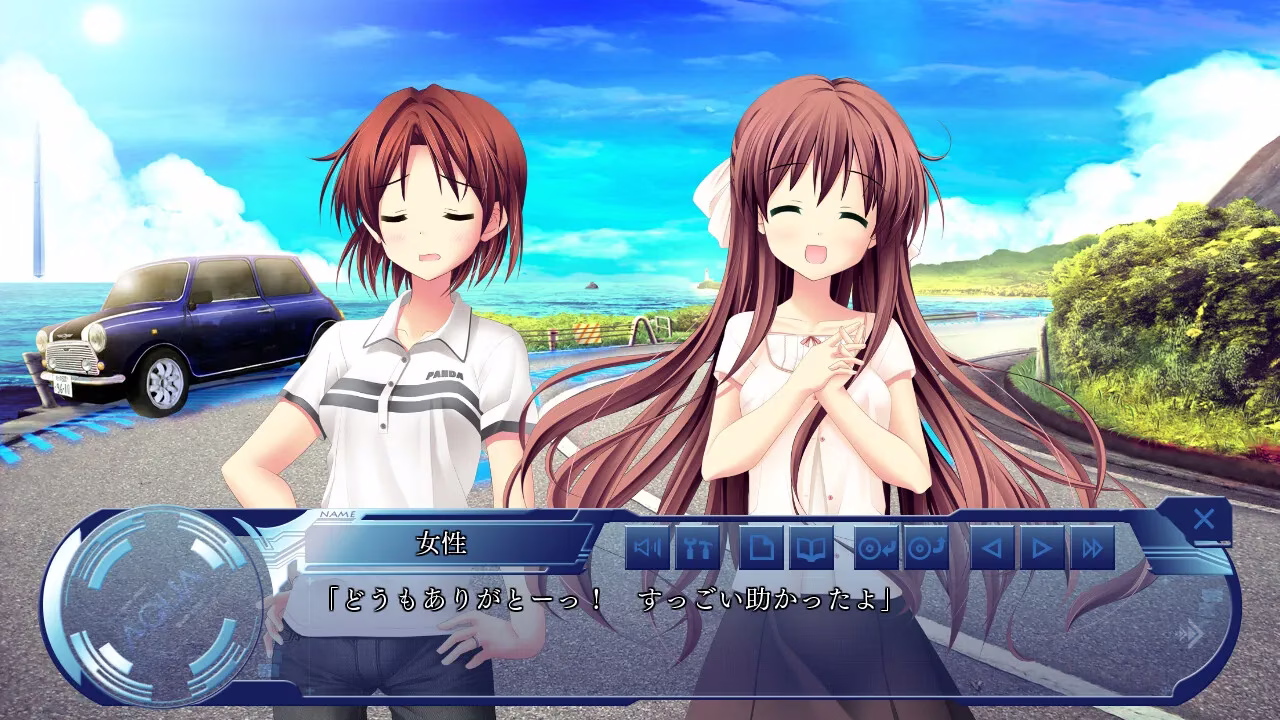Activate the double-arrow skip button
1280x720 pixels.
click(1092, 548)
